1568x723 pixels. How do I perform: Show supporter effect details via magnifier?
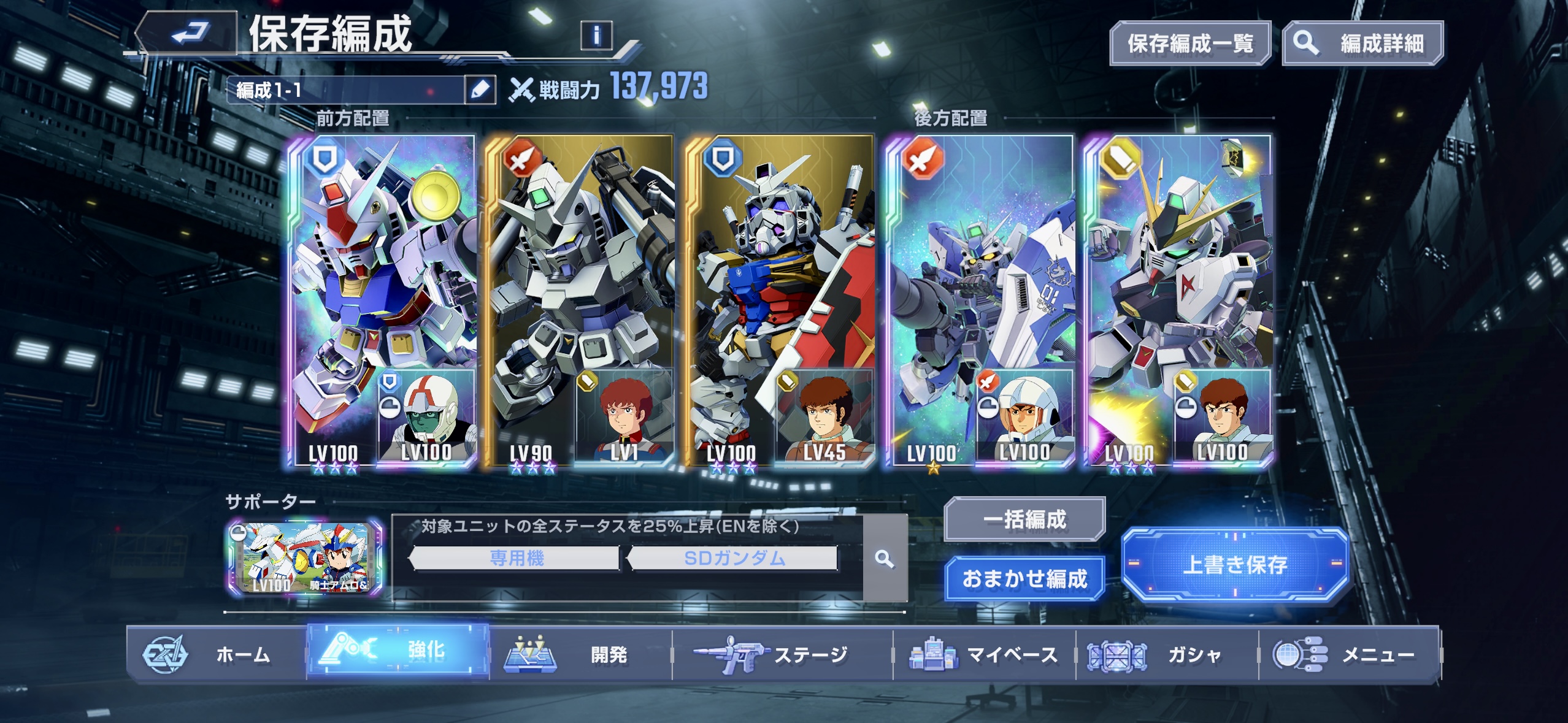coord(884,559)
